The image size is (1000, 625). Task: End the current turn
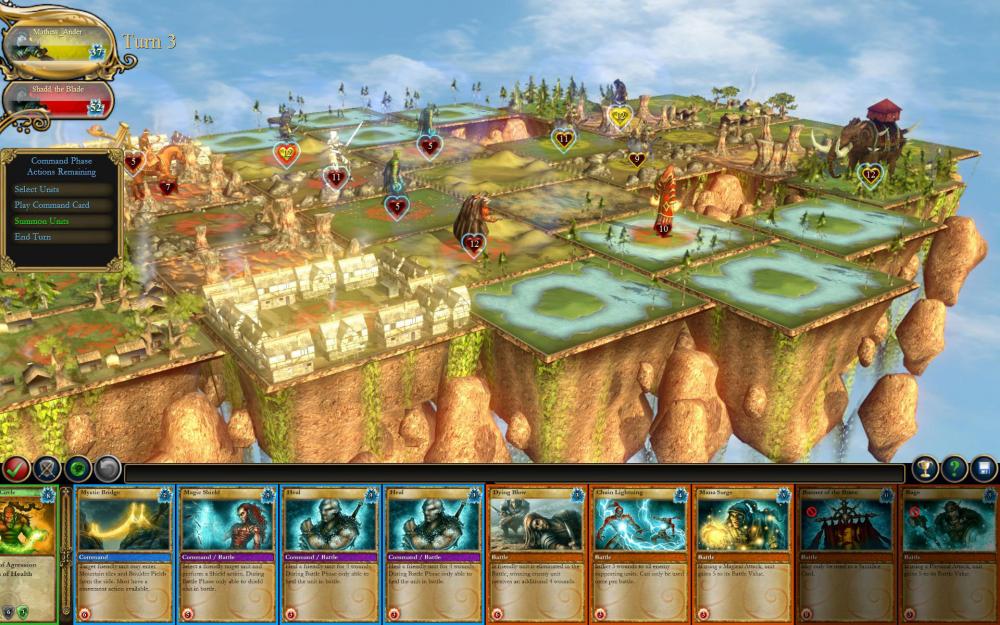33,237
